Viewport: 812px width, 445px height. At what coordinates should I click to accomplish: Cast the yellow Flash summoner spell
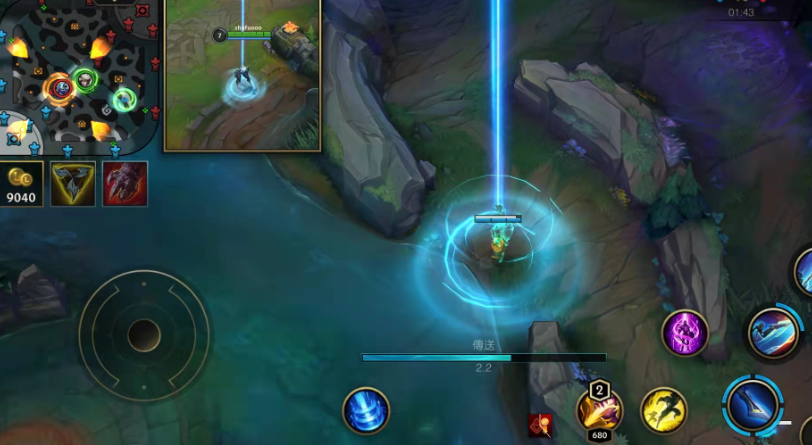click(663, 410)
